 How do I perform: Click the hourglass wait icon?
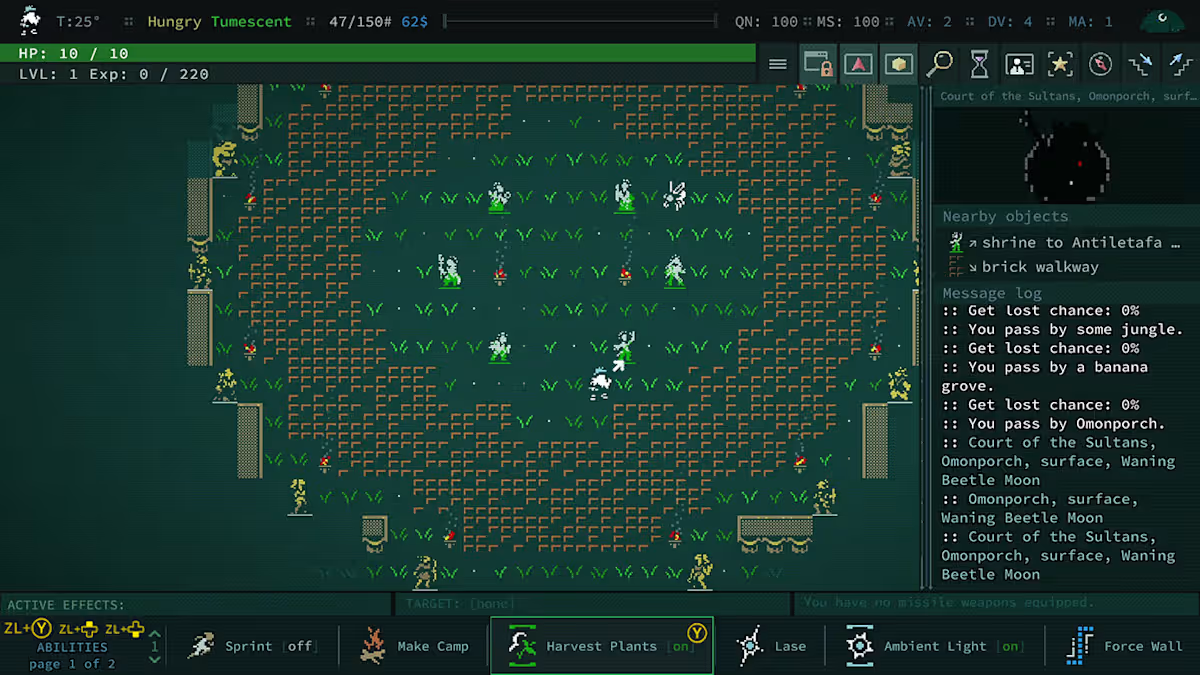tap(979, 65)
